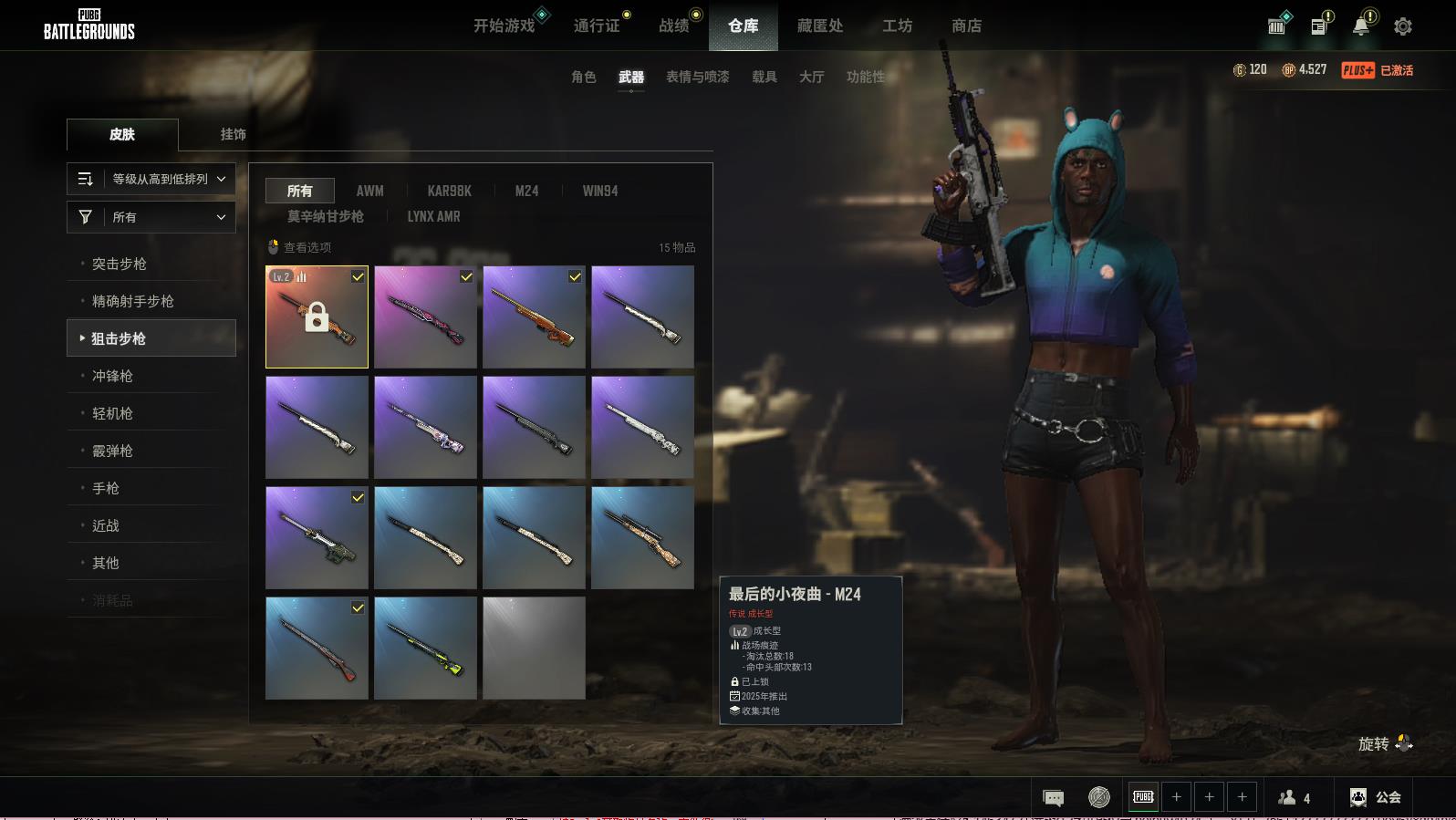
Task: Choose the 霰弹枪 shotgun category
Action: point(112,451)
